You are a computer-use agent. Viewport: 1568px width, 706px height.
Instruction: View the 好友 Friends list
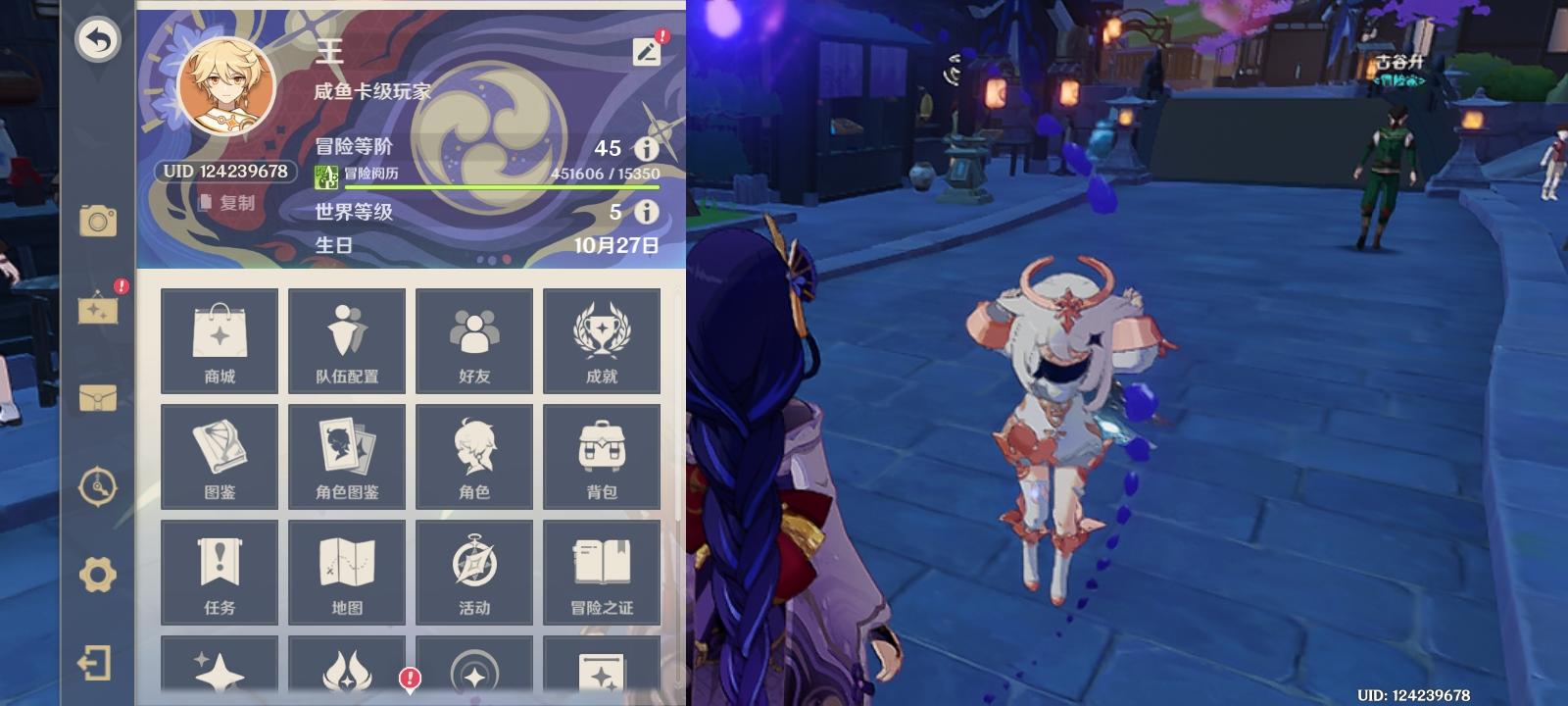(474, 338)
